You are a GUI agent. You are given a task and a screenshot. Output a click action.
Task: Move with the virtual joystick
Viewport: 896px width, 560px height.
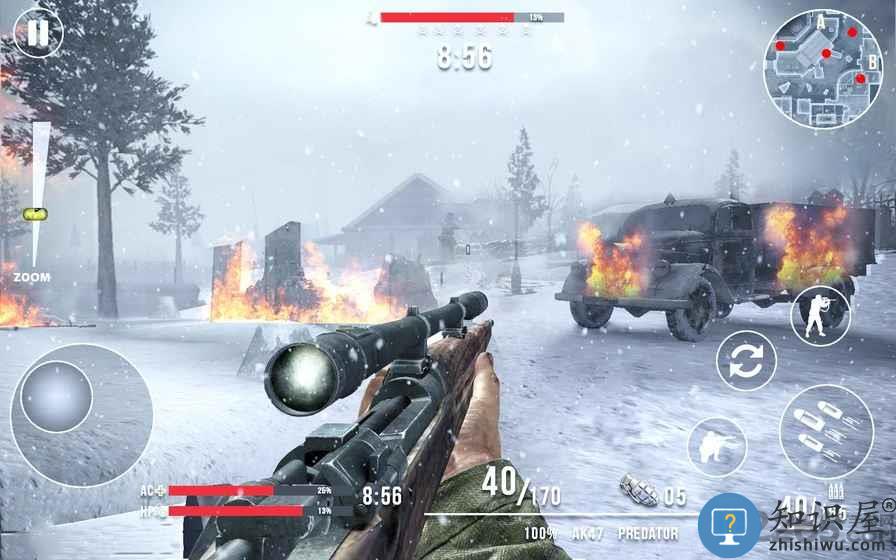pyautogui.click(x=57, y=397)
